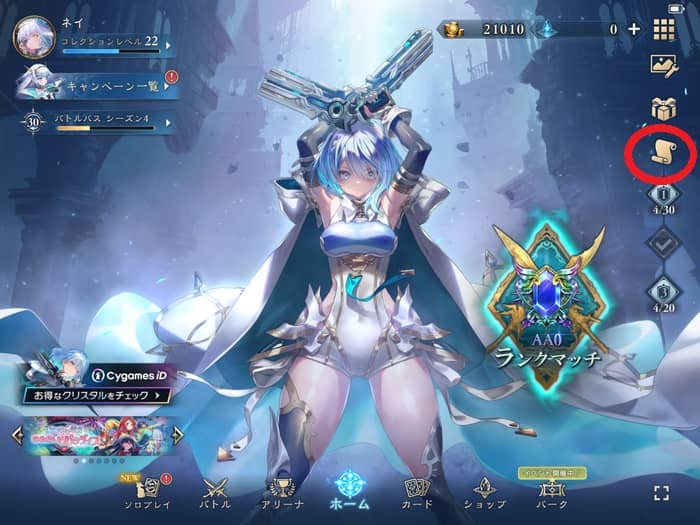The height and width of the screenshot is (525, 700).
Task: Open the circled scroll icon
Action: [662, 153]
